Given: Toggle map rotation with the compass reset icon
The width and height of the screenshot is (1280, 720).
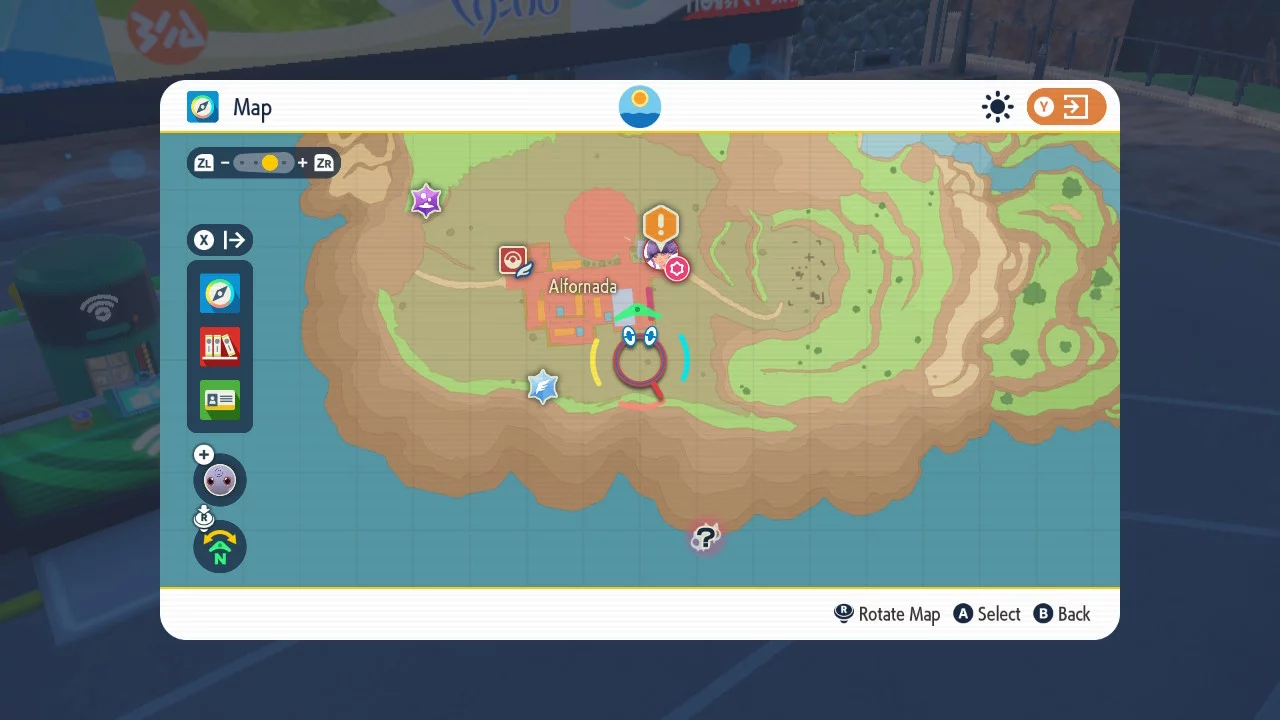Looking at the screenshot, I should click(x=219, y=547).
